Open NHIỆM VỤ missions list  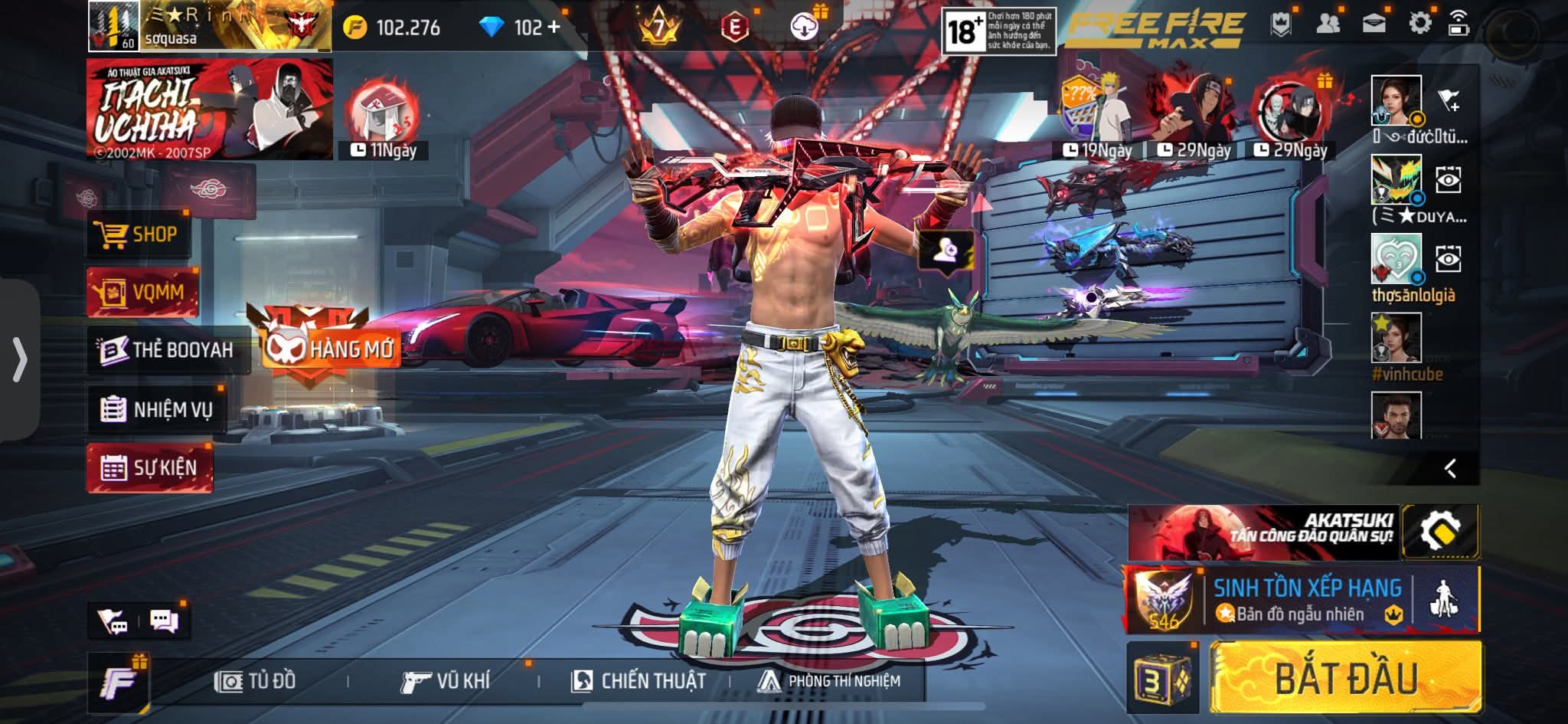(157, 409)
